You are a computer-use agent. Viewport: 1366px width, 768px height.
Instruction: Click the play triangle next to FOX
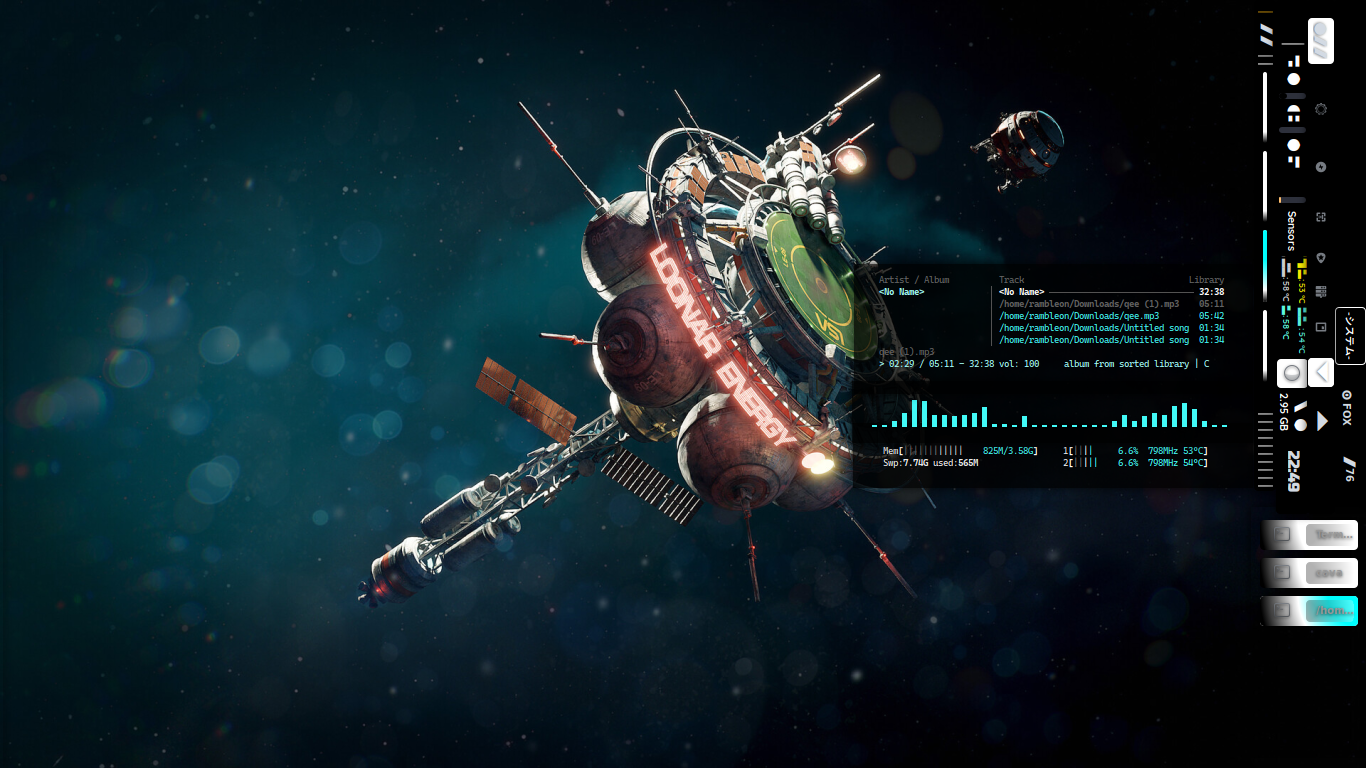coord(1322,421)
